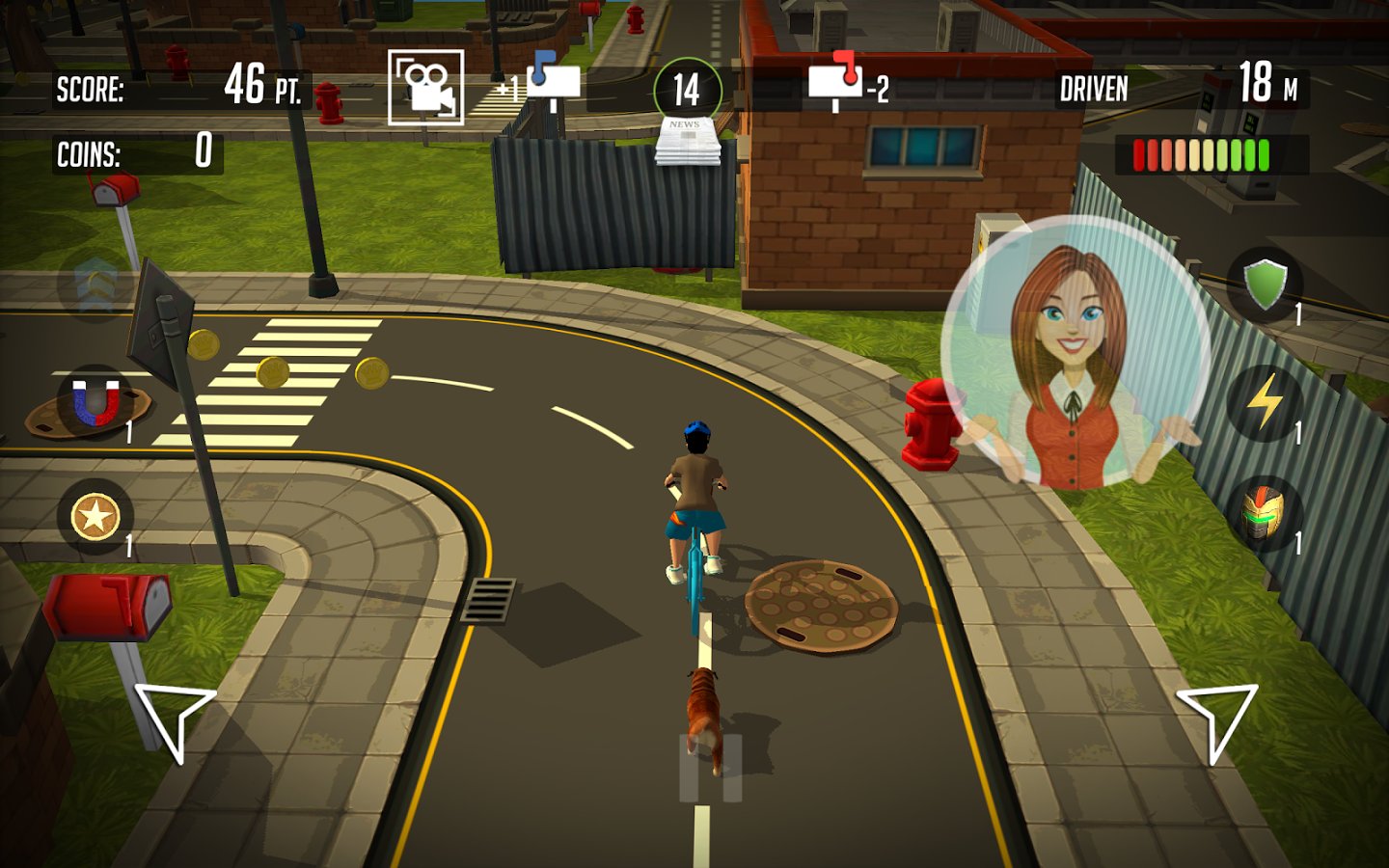Activate the magnet power-up
This screenshot has width=1389, height=868.
click(x=95, y=402)
